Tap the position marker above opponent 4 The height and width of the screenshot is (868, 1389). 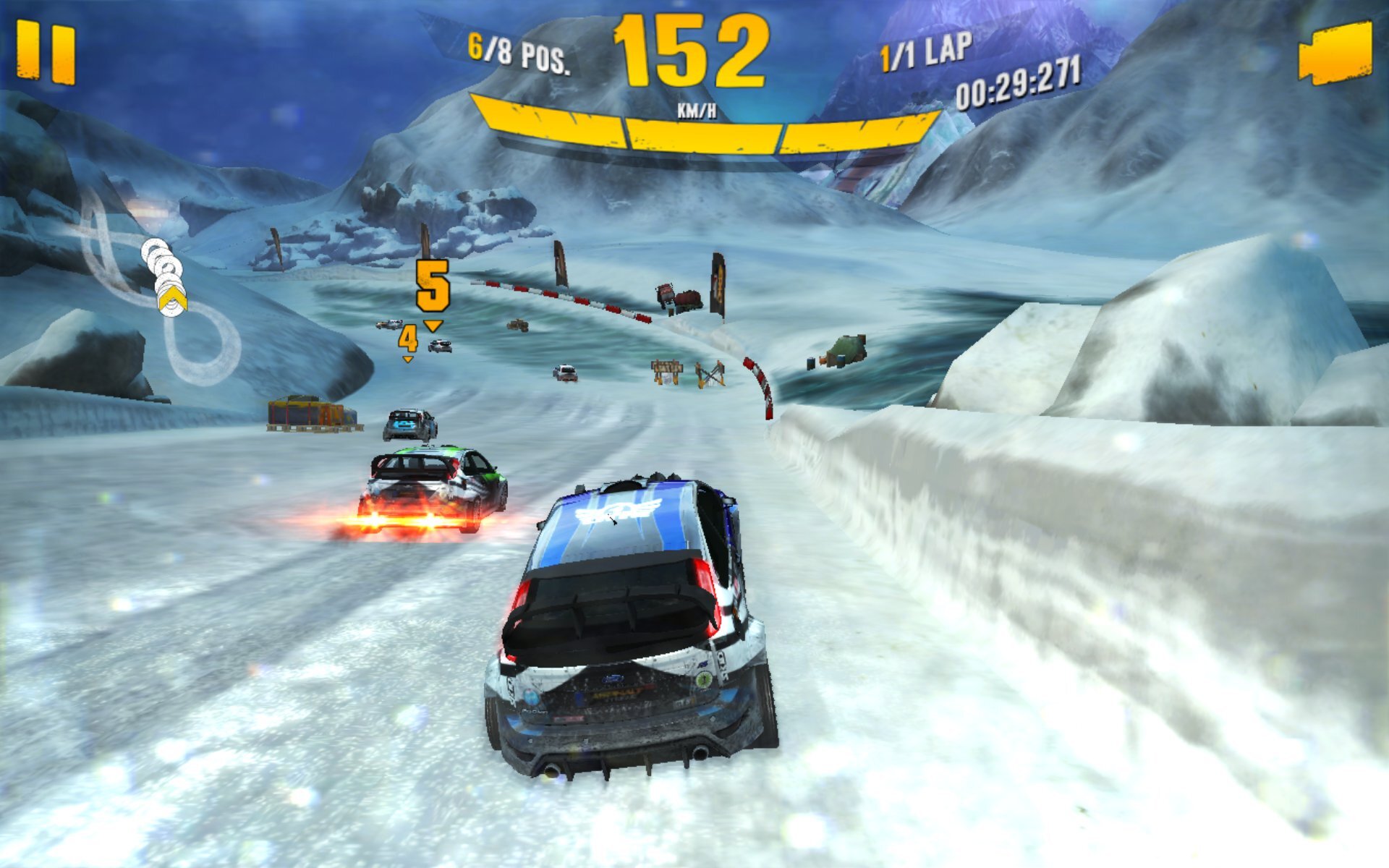point(407,337)
